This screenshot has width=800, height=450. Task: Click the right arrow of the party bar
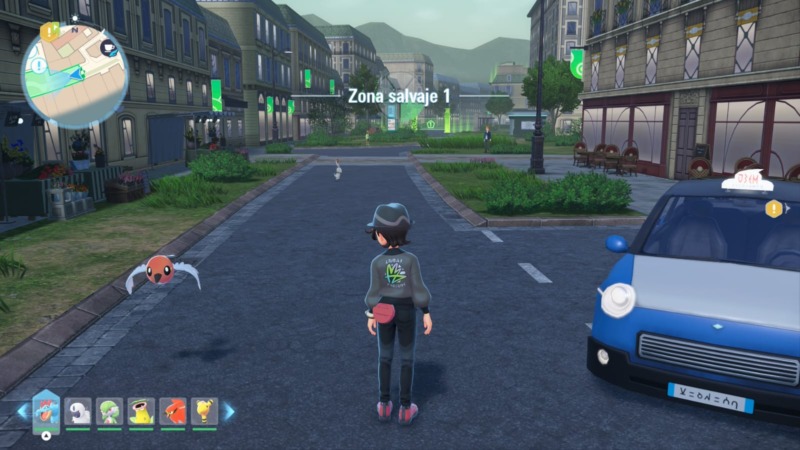click(x=229, y=411)
